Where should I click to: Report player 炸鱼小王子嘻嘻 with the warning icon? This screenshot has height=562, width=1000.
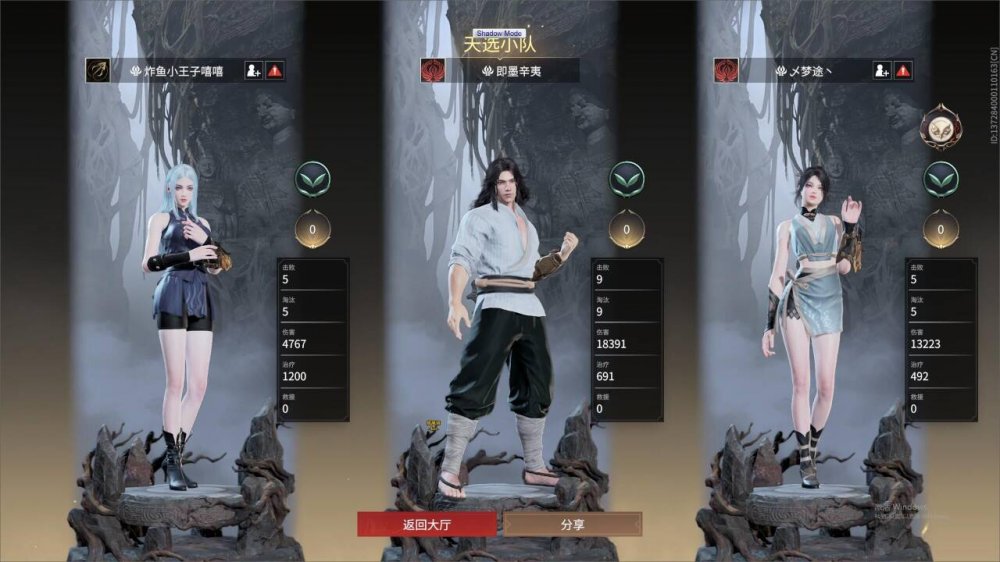tap(275, 71)
